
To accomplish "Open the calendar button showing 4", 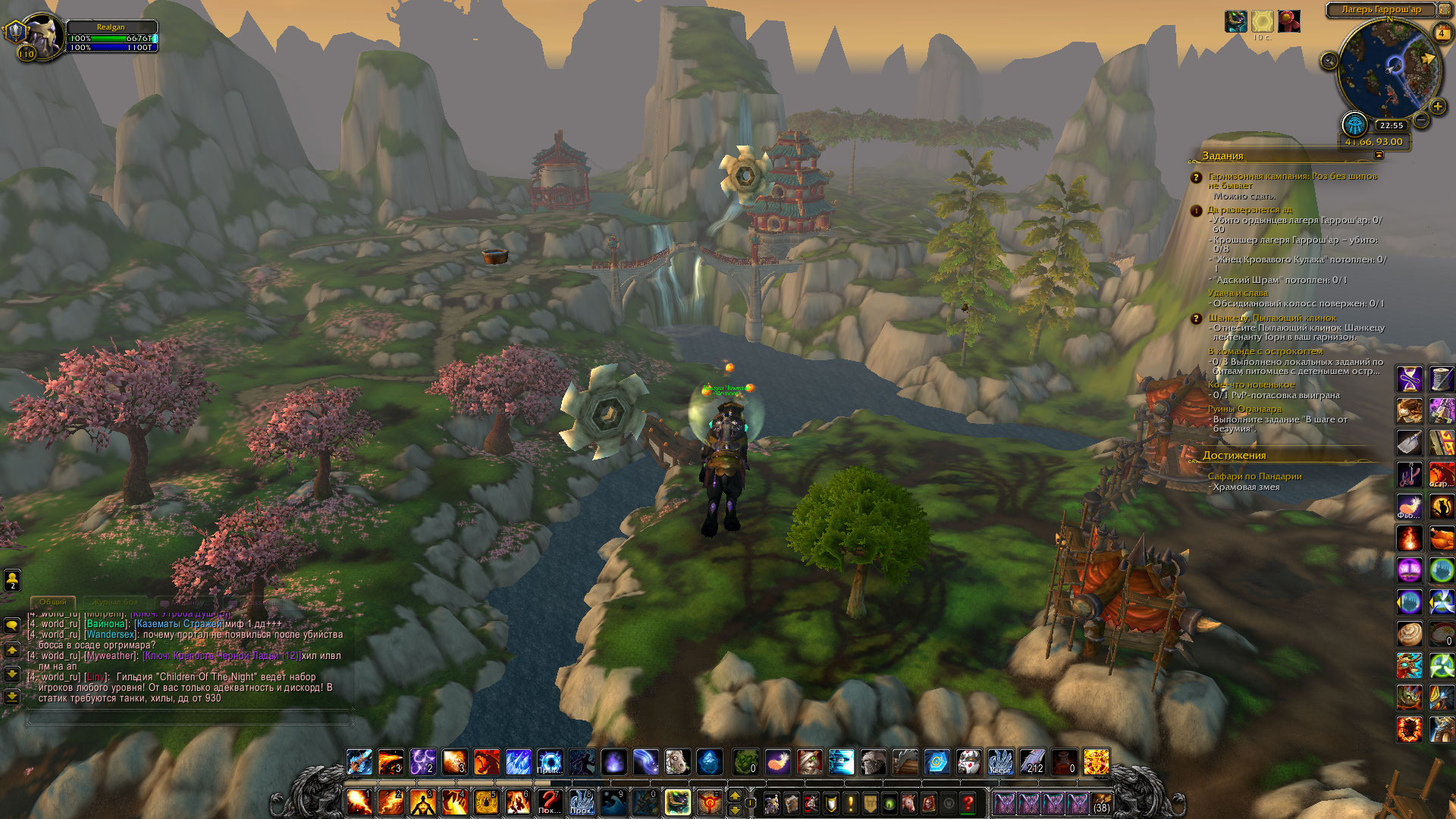I will pyautogui.click(x=1442, y=33).
